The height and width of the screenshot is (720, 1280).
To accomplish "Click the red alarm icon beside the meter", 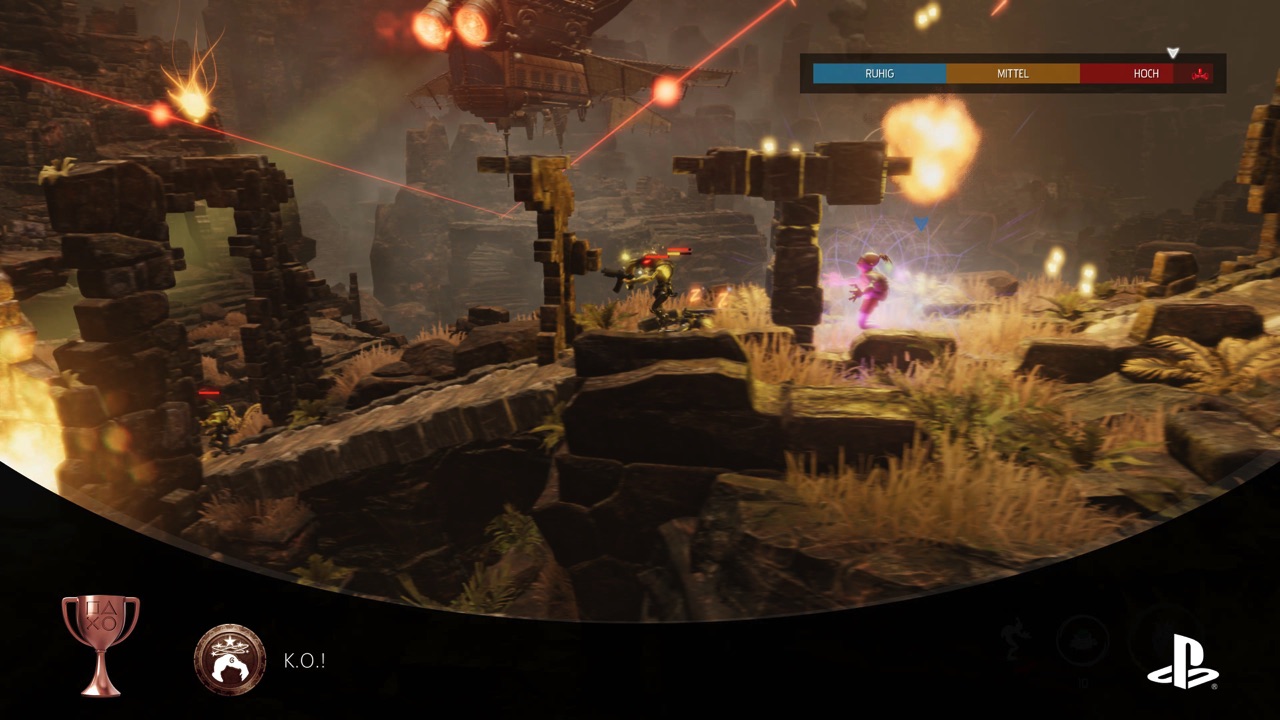I will [1199, 73].
